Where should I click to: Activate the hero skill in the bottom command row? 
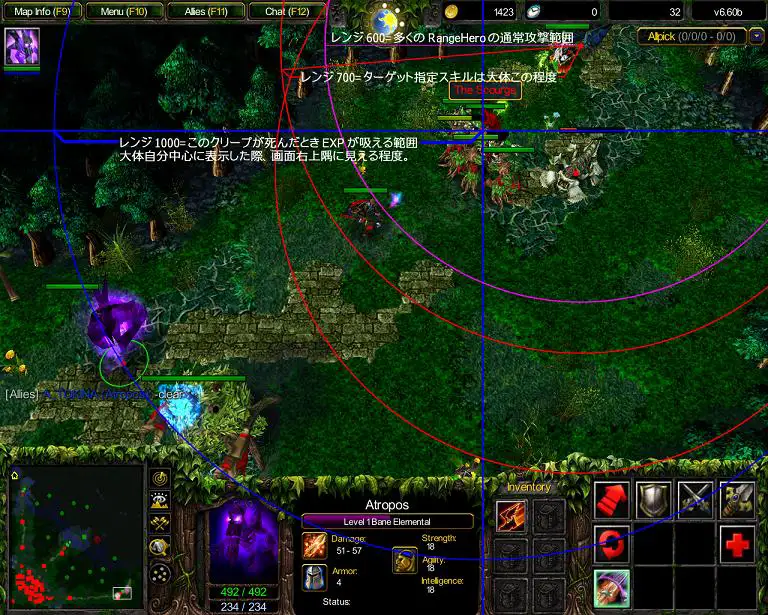click(x=611, y=588)
